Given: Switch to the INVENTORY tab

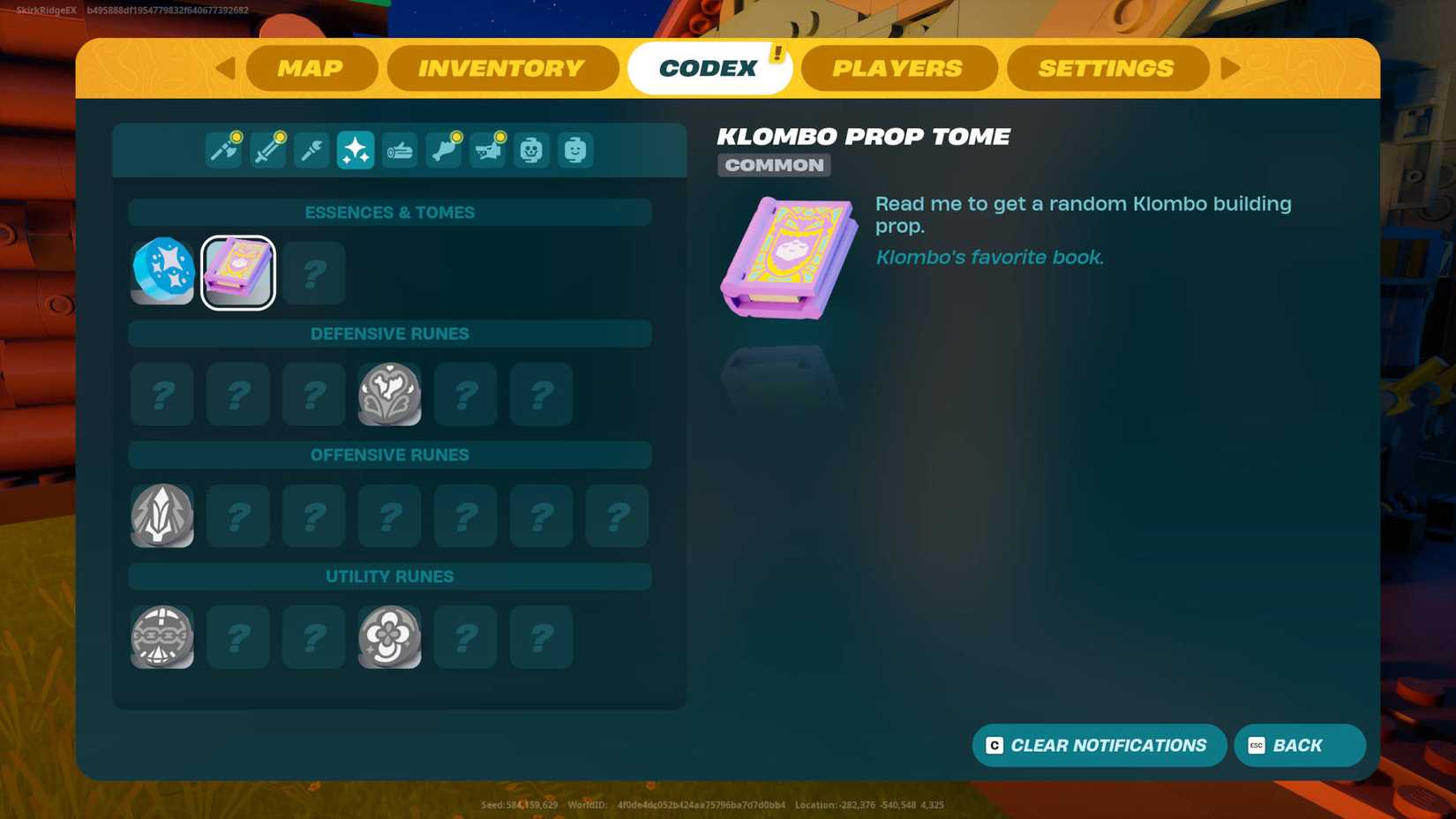Looking at the screenshot, I should pyautogui.click(x=502, y=68).
